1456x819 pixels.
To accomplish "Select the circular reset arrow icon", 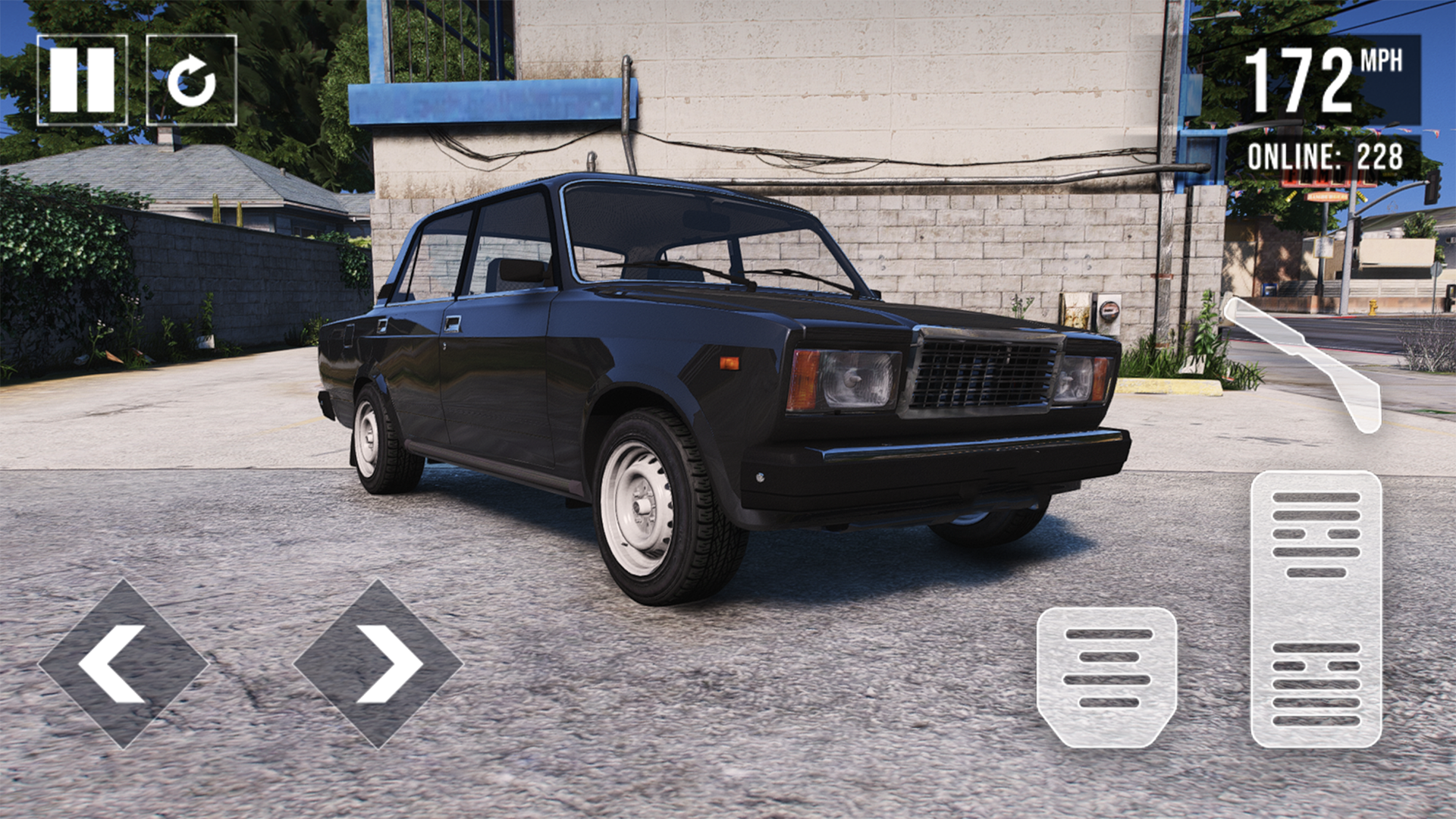I will point(192,79).
